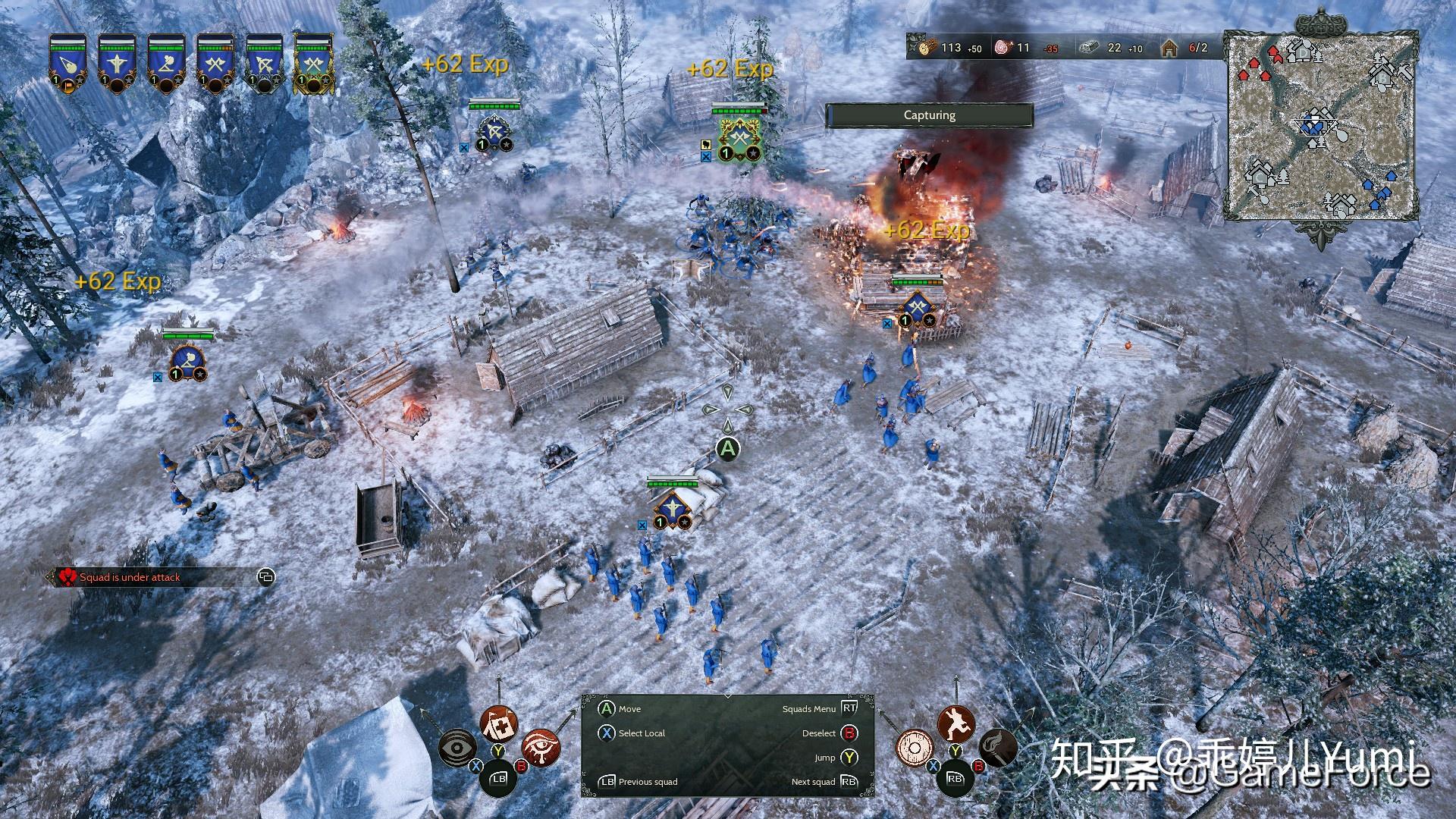Image resolution: width=1456 pixels, height=819 pixels.
Task: Trigger the running man sprint ability
Action: (x=955, y=724)
